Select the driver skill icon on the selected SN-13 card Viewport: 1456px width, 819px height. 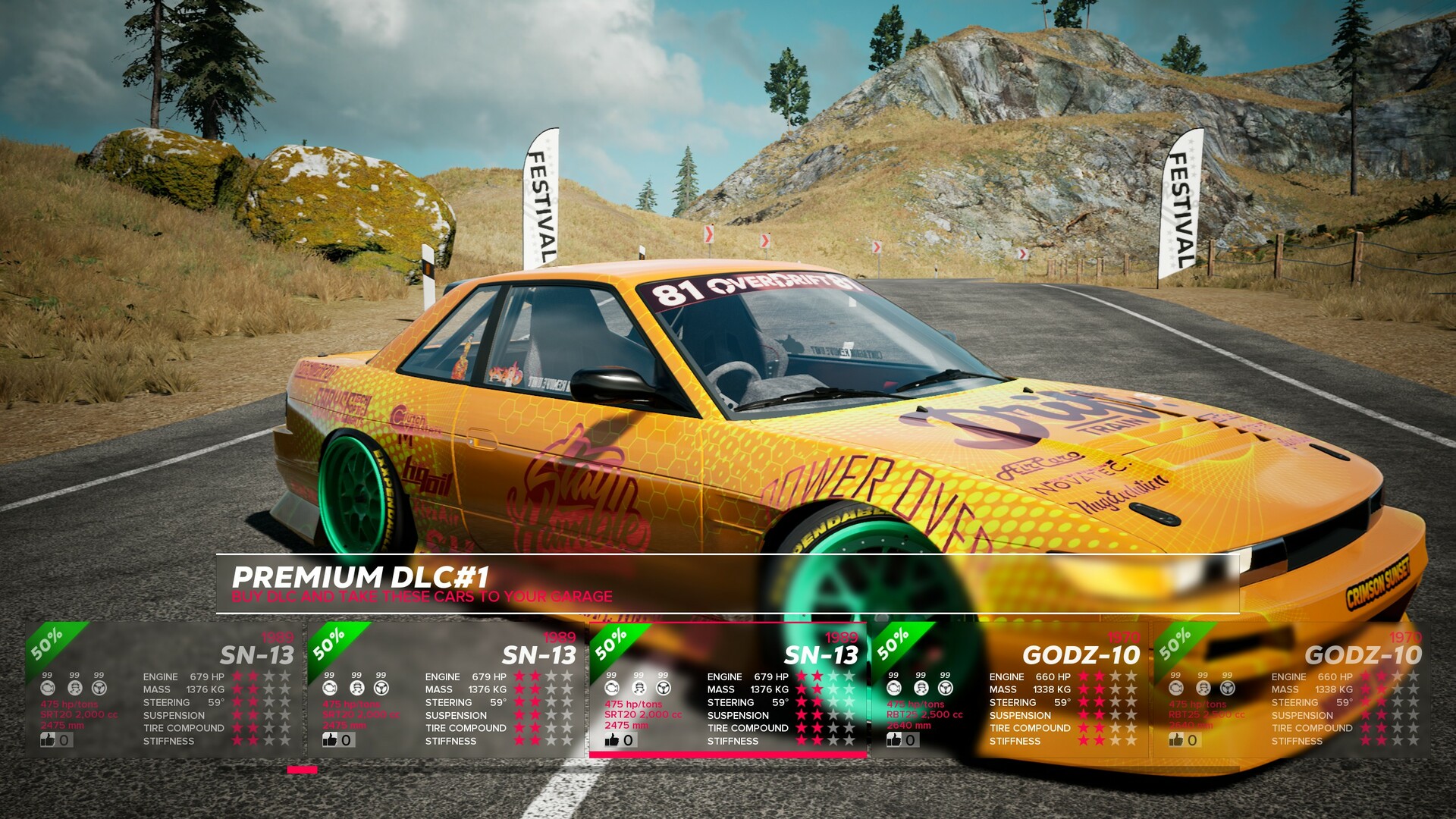[638, 688]
